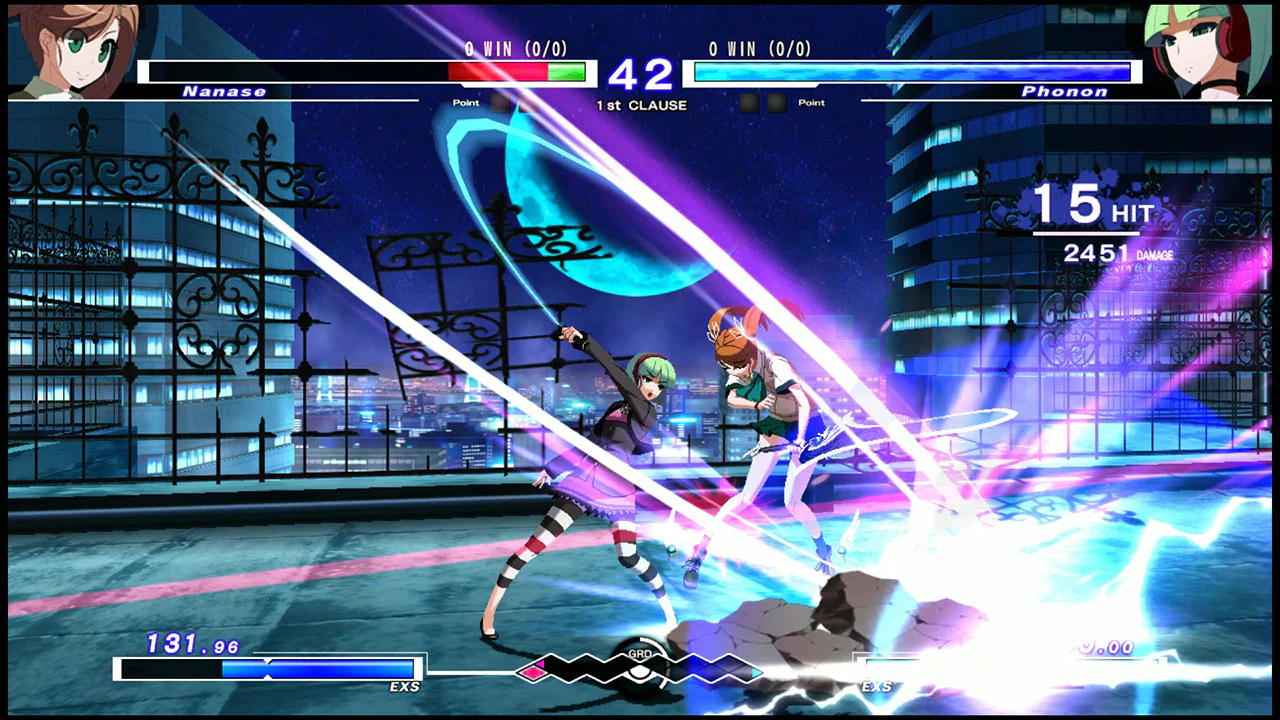Click the right Point indicator icon
The height and width of the screenshot is (720, 1280).
tap(812, 102)
